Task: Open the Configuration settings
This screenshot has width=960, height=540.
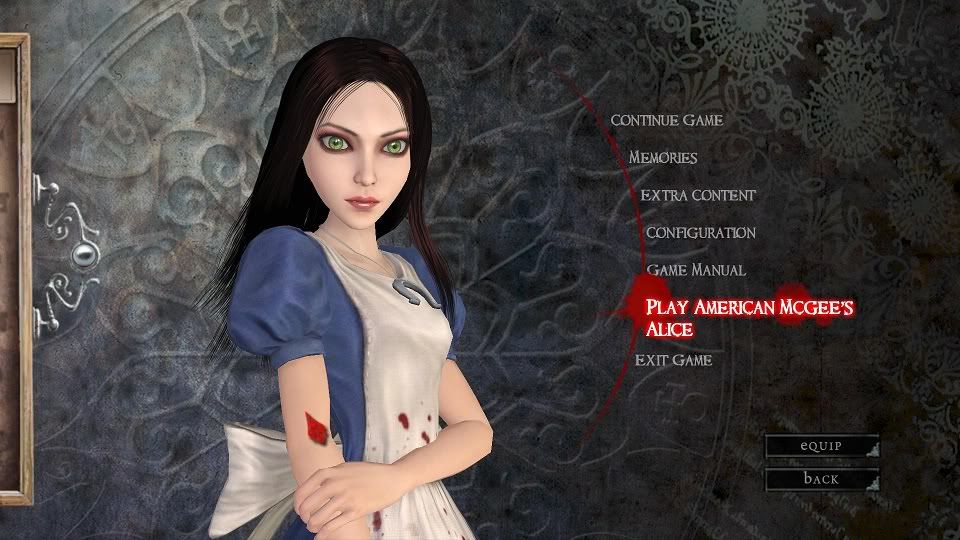Action: [x=700, y=233]
